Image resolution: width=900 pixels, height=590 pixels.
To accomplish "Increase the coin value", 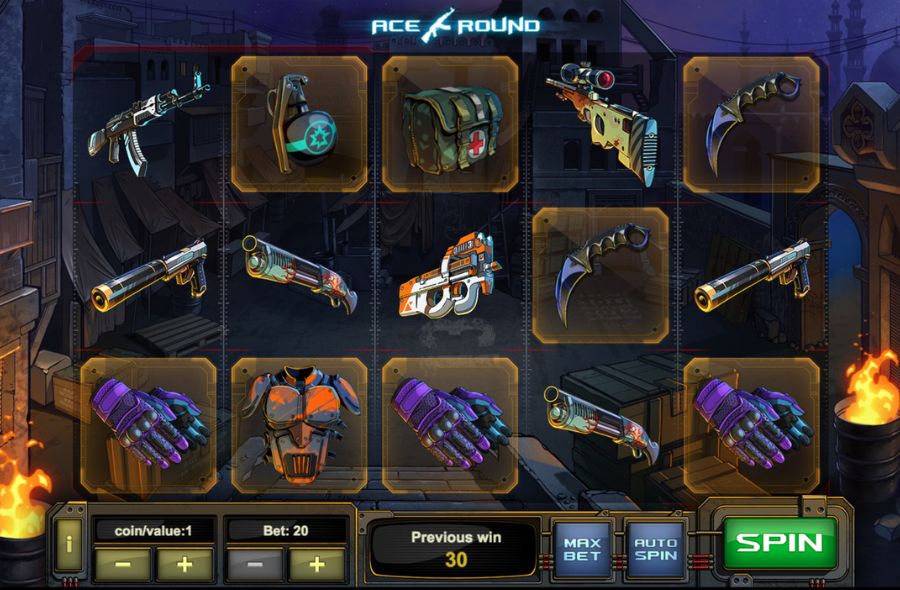I will [x=184, y=564].
